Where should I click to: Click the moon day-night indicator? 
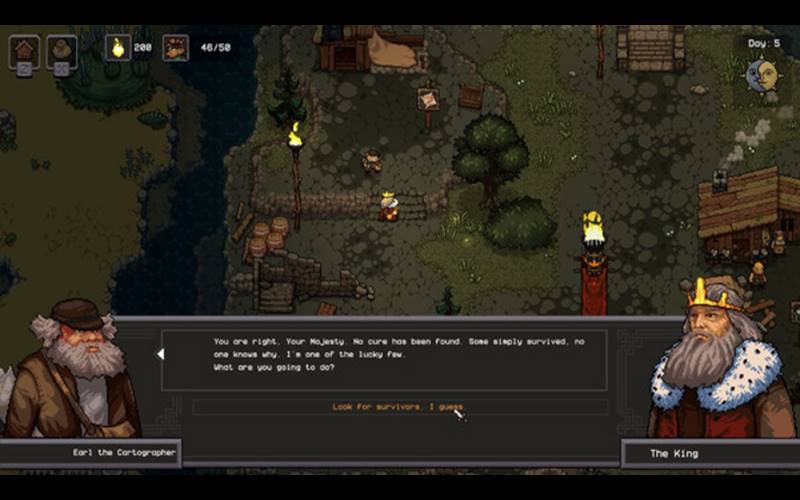tap(762, 74)
